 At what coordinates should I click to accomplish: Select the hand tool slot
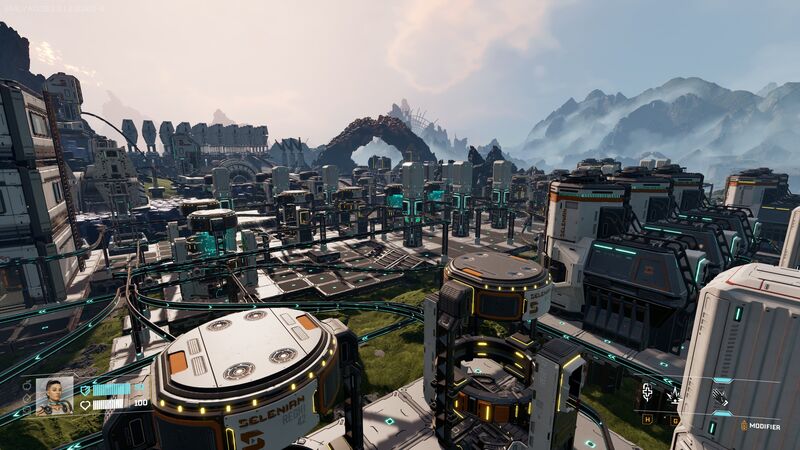click(718, 395)
